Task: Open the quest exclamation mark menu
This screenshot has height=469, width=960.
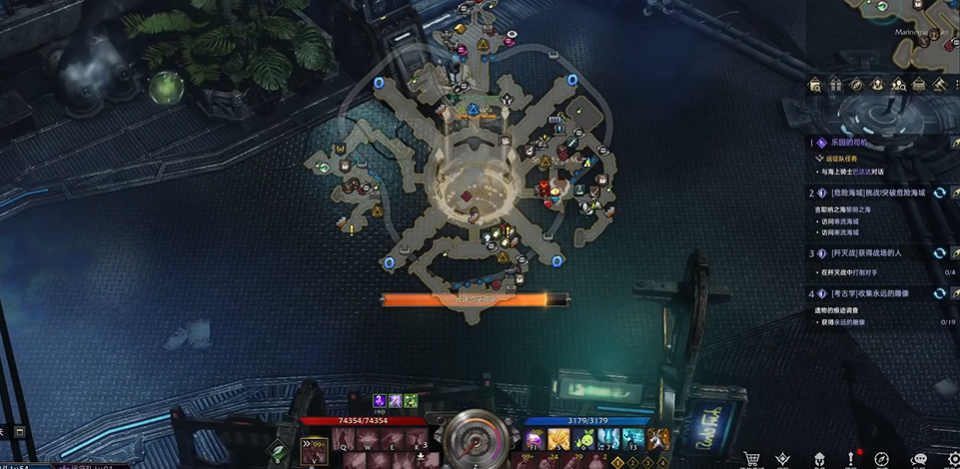Action: coord(852,458)
